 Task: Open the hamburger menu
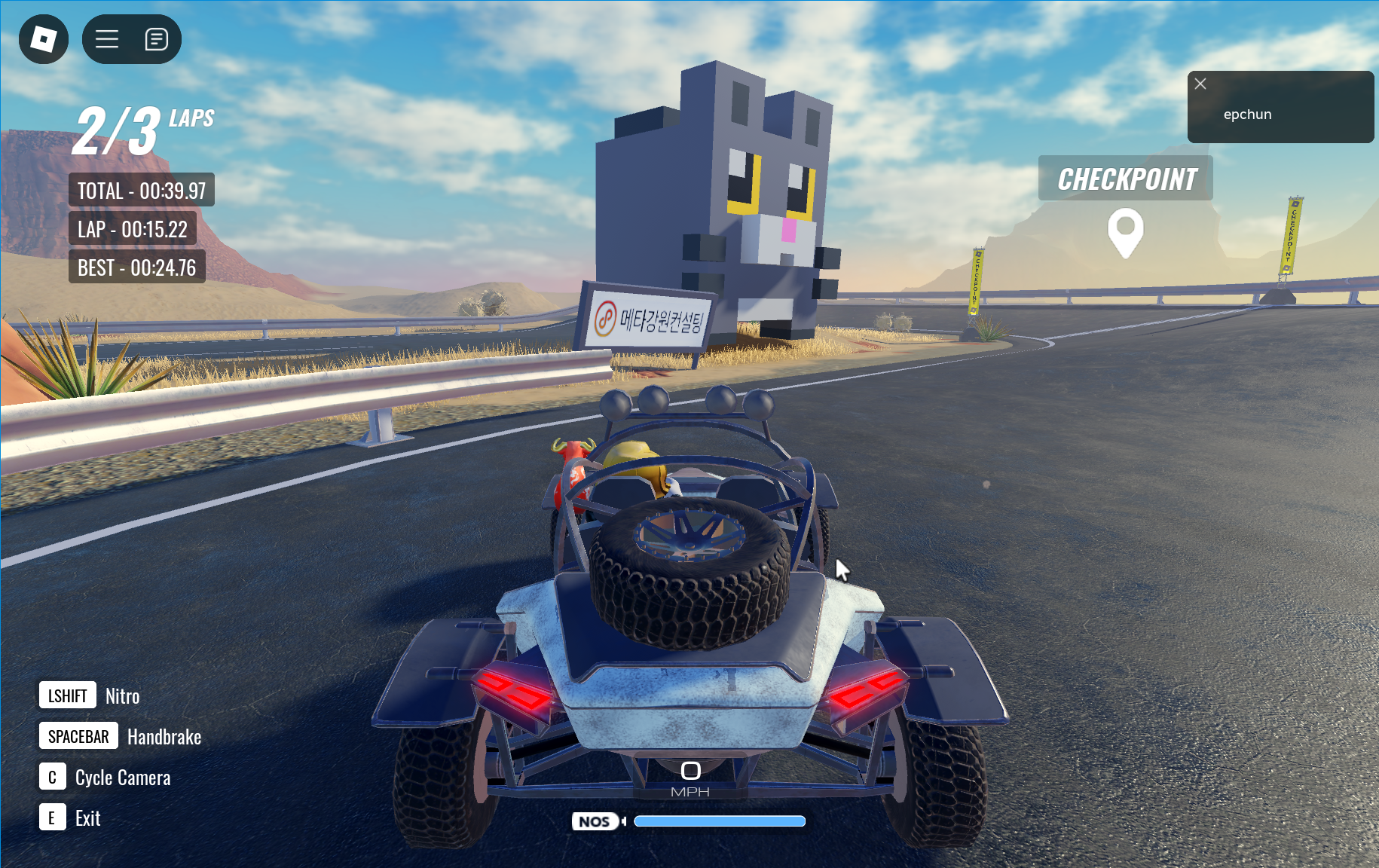click(107, 39)
